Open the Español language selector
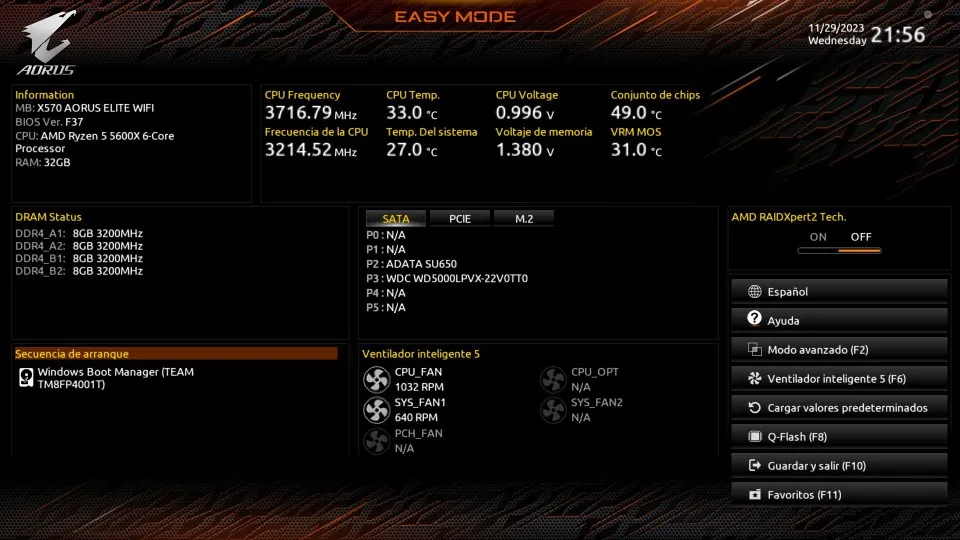Screen dimensions: 960x540 pyautogui.click(x=838, y=292)
